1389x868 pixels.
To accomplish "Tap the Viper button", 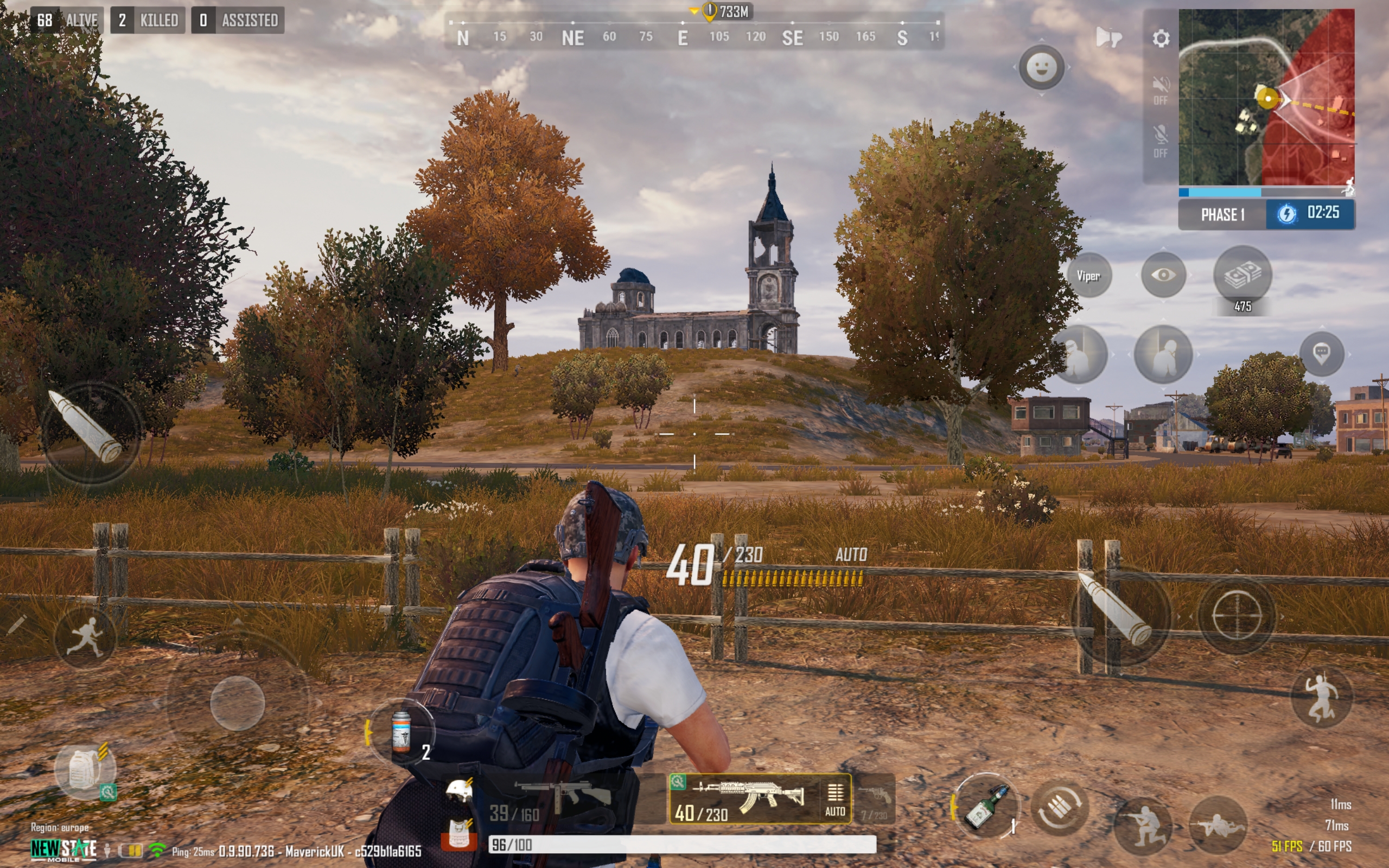I will (x=1088, y=276).
